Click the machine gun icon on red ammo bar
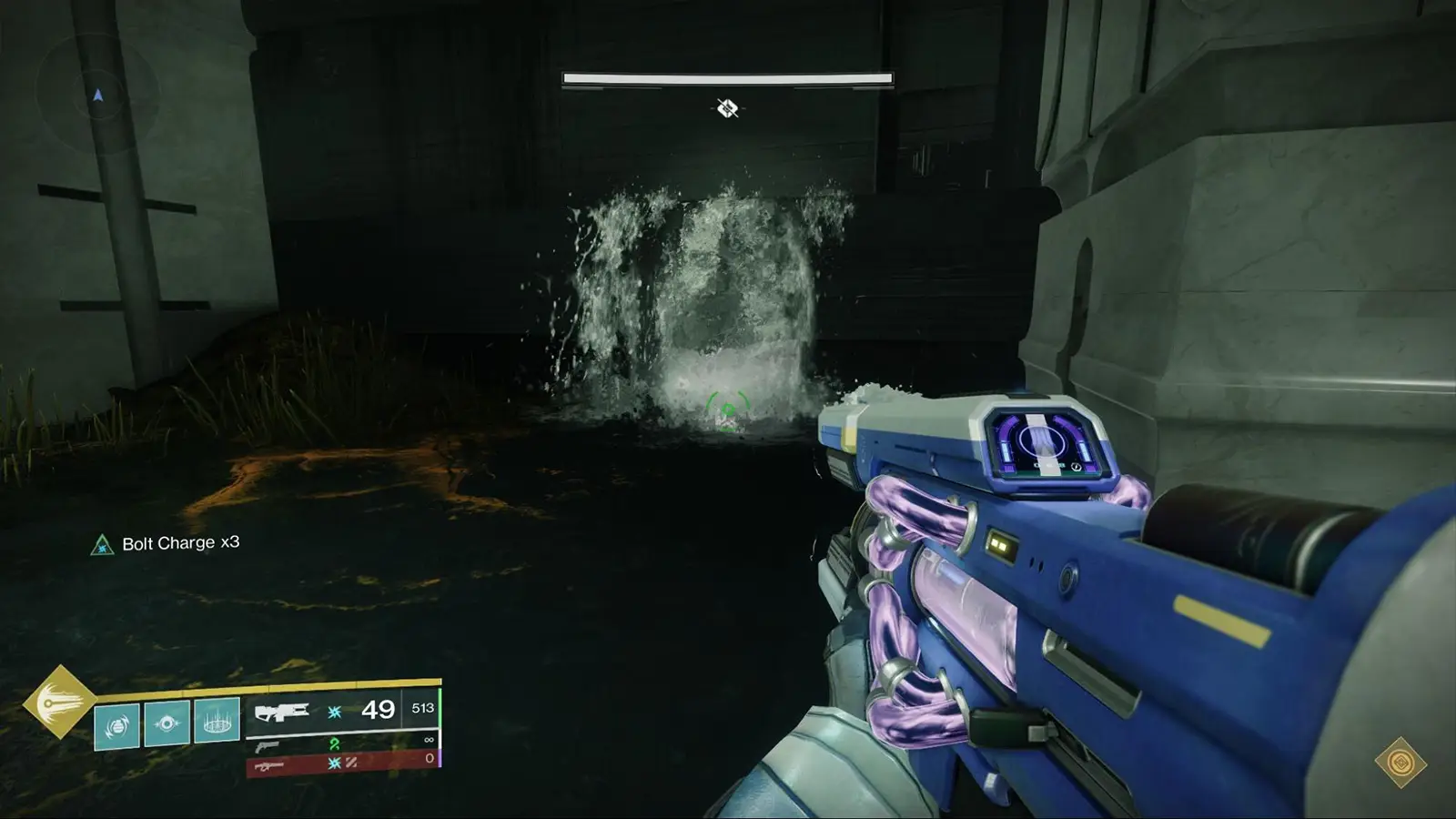The image size is (1456, 819). [269, 765]
